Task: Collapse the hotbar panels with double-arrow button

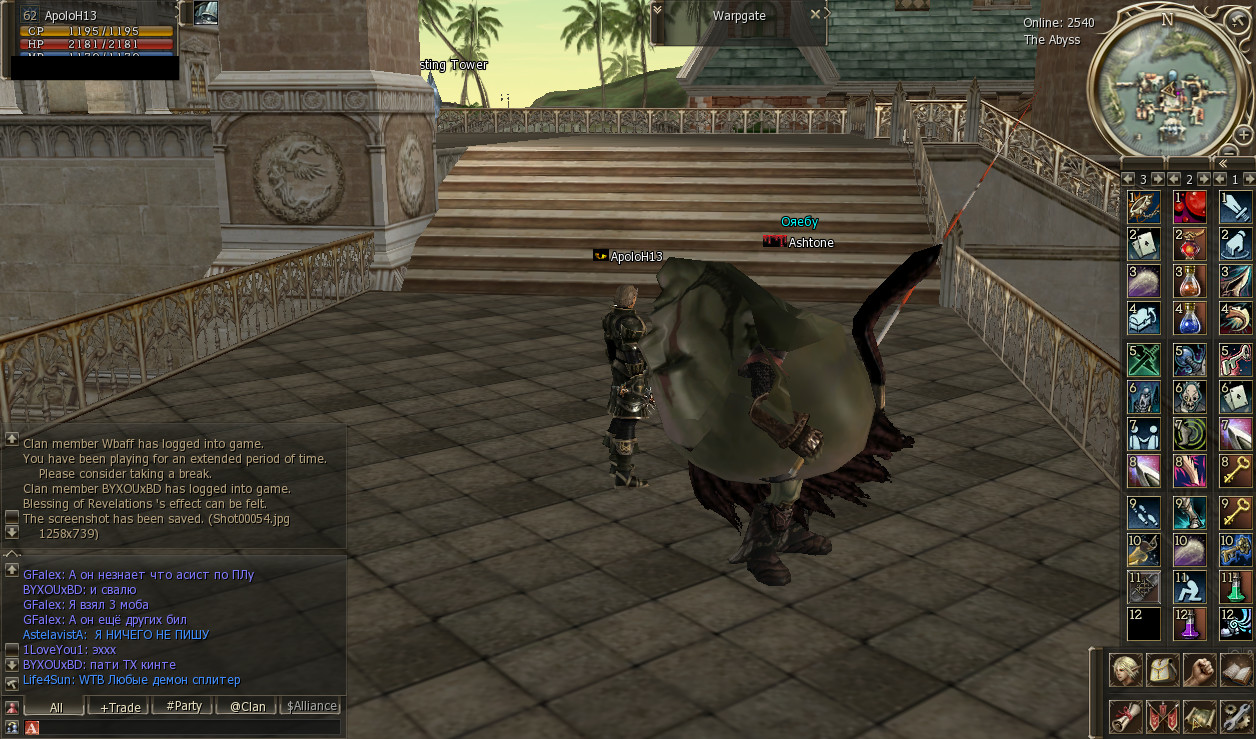Action: [x=1221, y=163]
